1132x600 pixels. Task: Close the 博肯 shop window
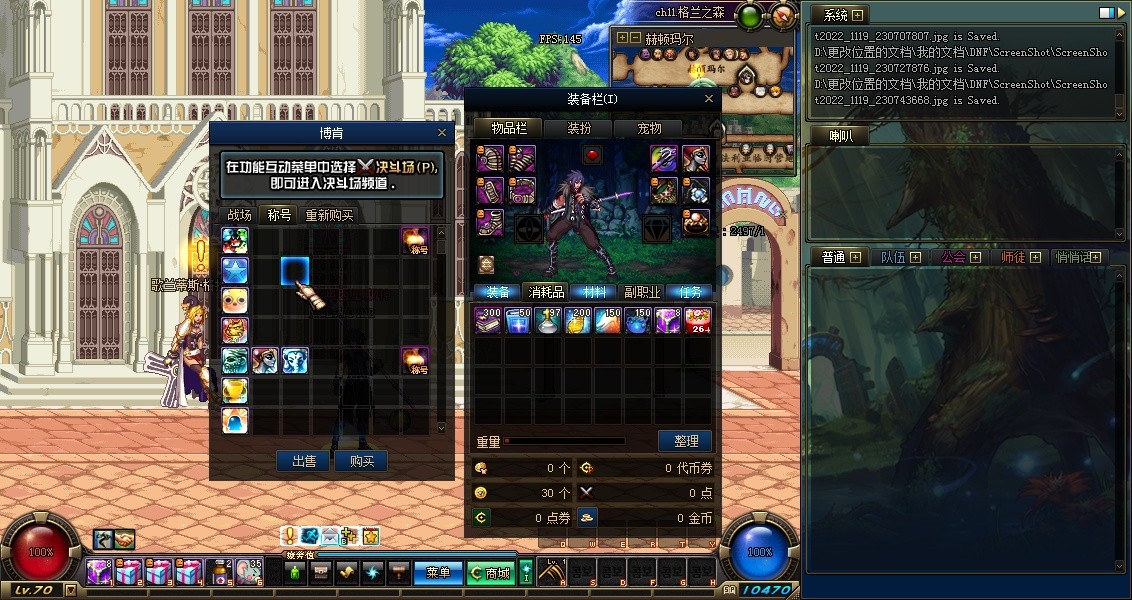point(442,133)
